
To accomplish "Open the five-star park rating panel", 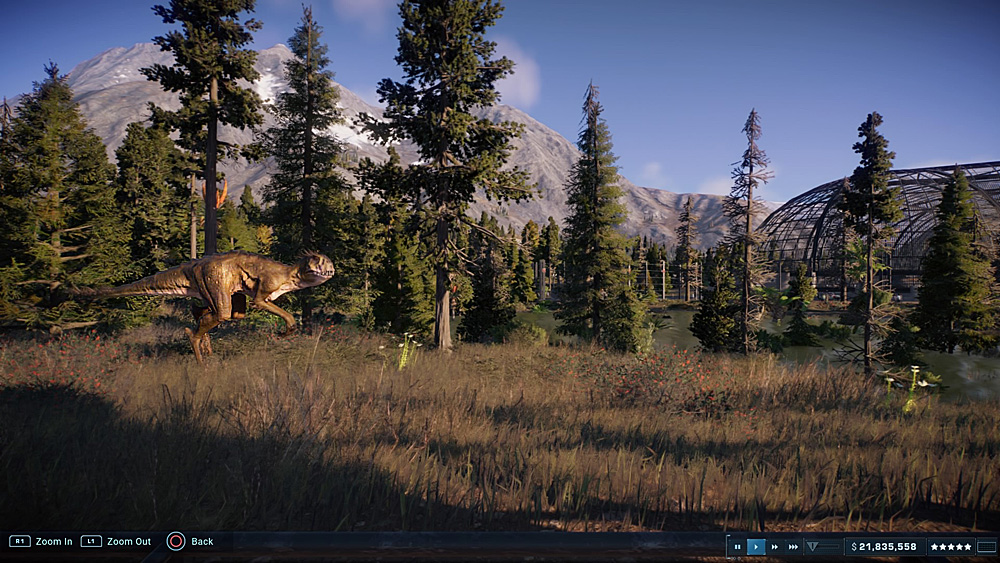I will (x=950, y=547).
